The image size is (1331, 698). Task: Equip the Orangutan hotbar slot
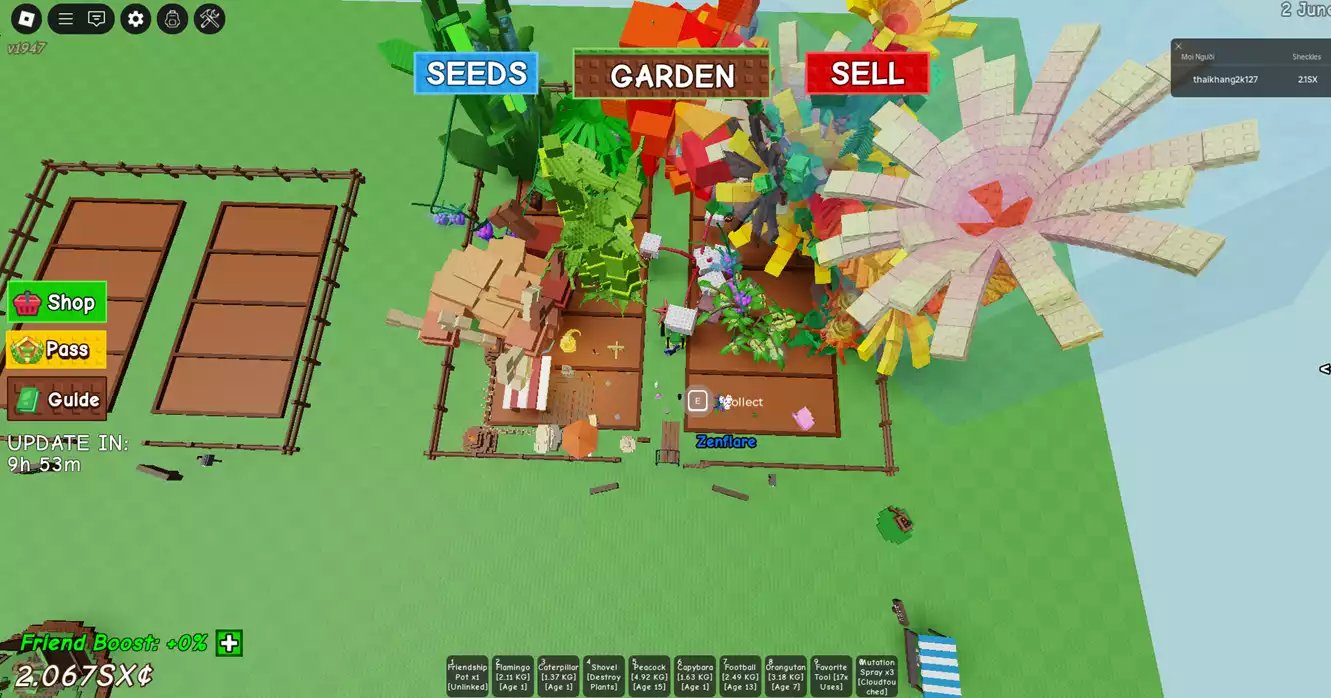785,676
